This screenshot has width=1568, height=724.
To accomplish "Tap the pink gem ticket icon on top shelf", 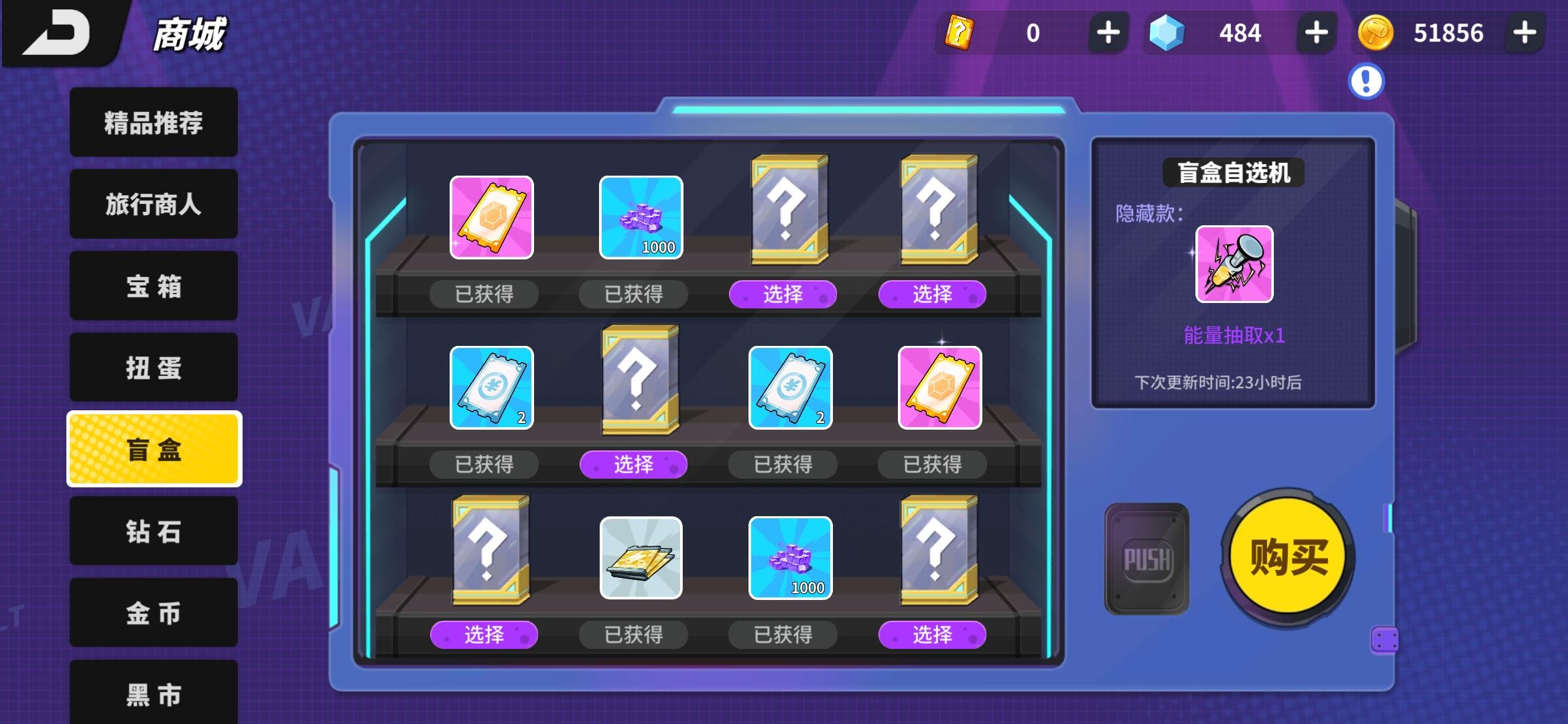I will coord(491,217).
